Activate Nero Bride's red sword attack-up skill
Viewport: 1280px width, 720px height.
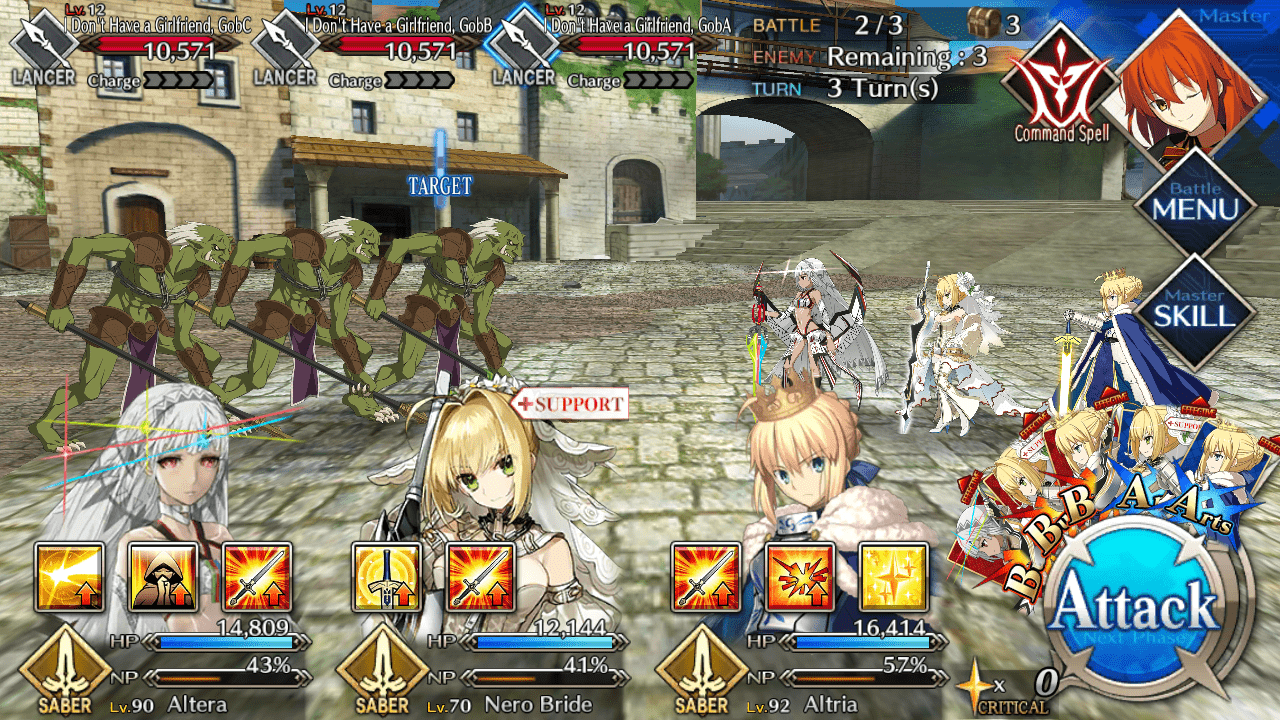[x=481, y=577]
